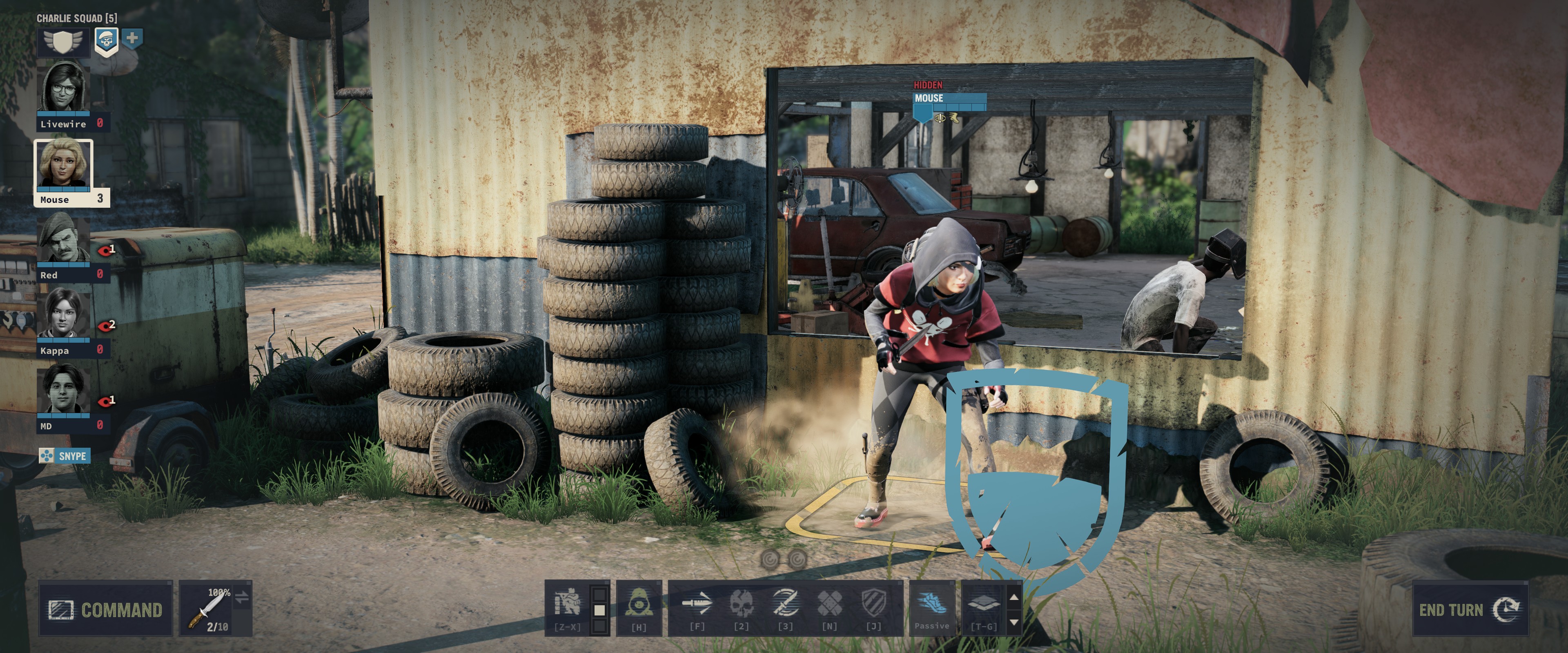1568x653 pixels.
Task: Activate the circled blade slash ability
Action: (785, 606)
